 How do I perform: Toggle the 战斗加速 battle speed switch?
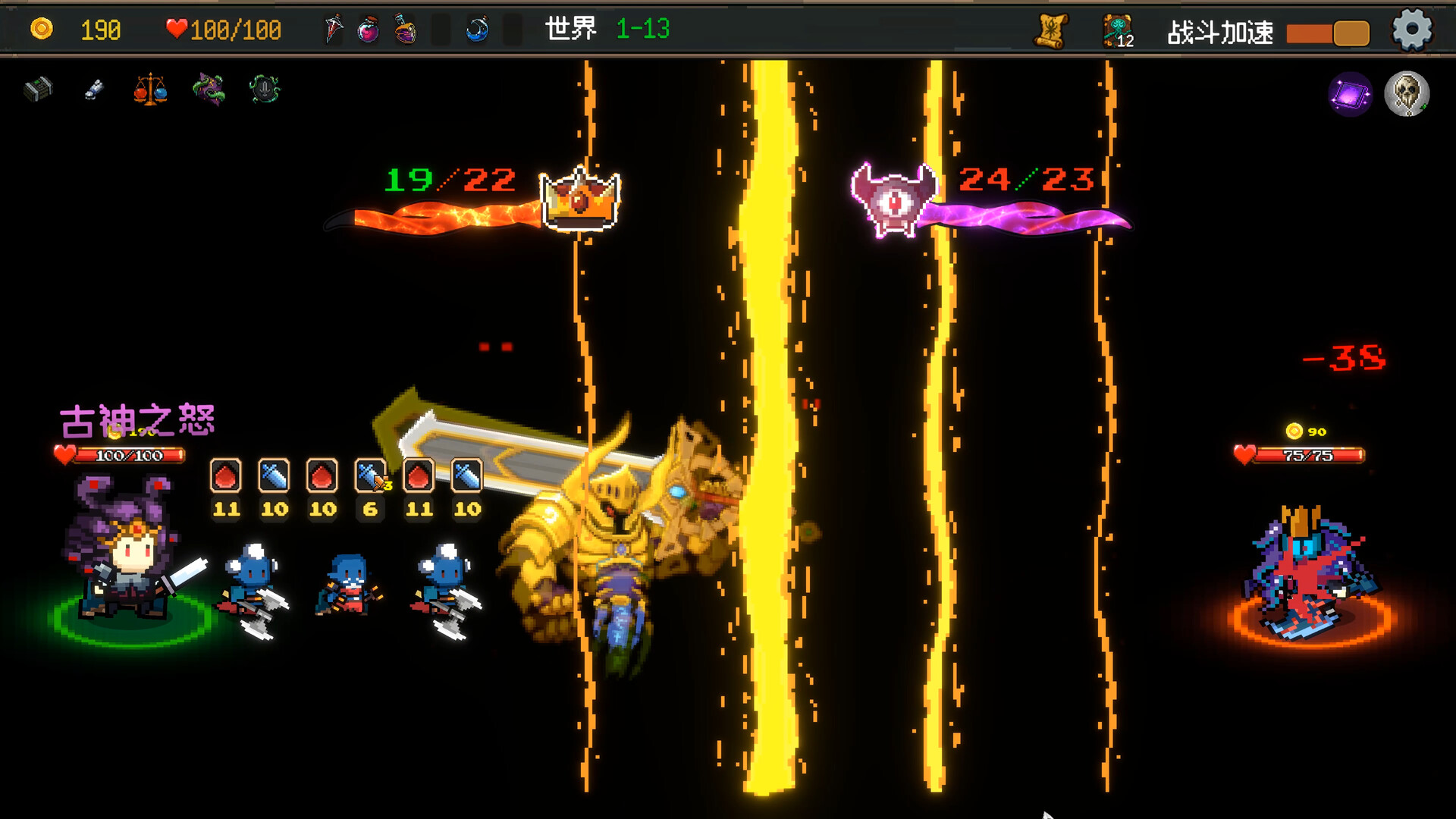tap(1328, 33)
